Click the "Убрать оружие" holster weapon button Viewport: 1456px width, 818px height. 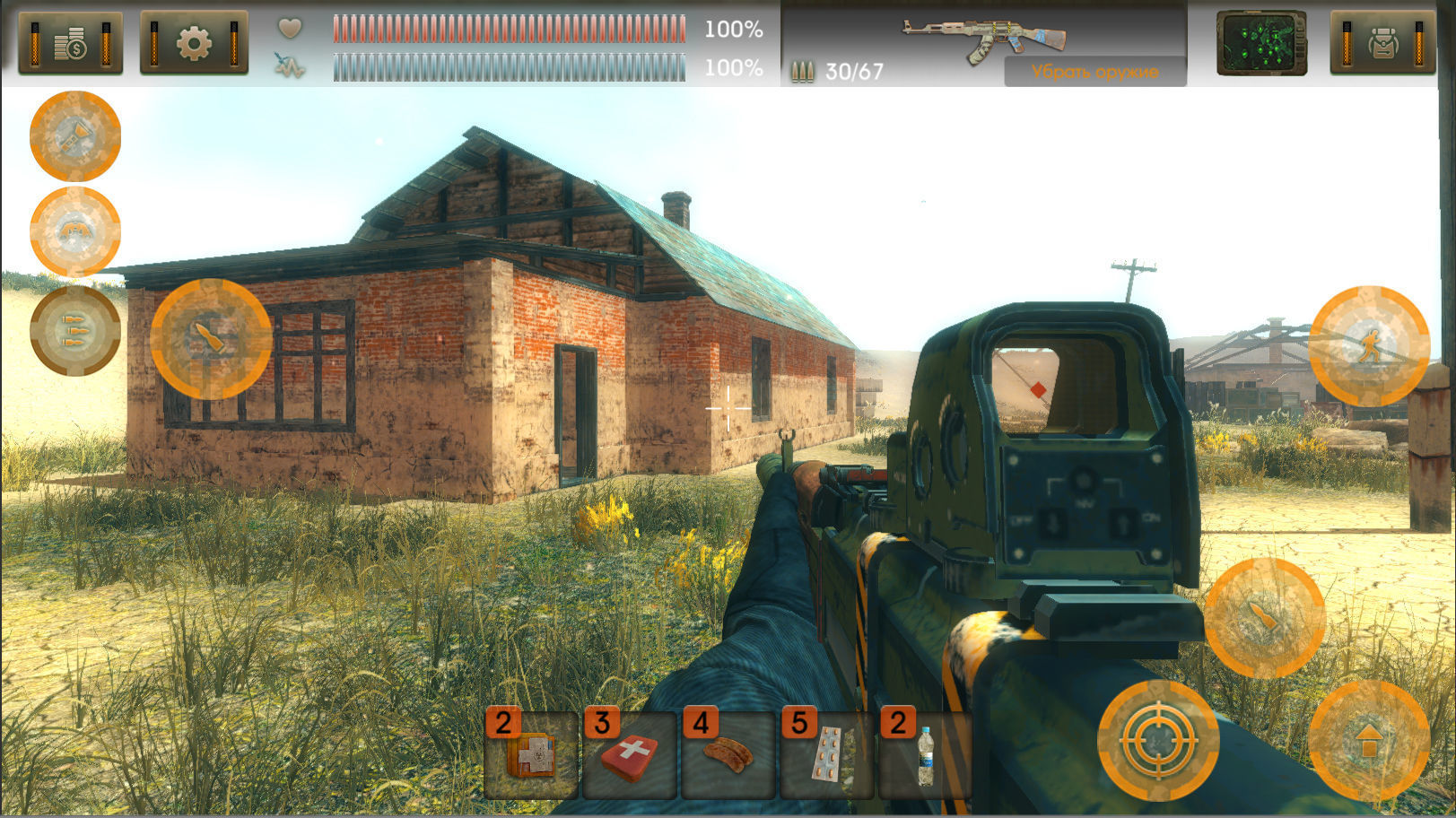click(x=1094, y=72)
